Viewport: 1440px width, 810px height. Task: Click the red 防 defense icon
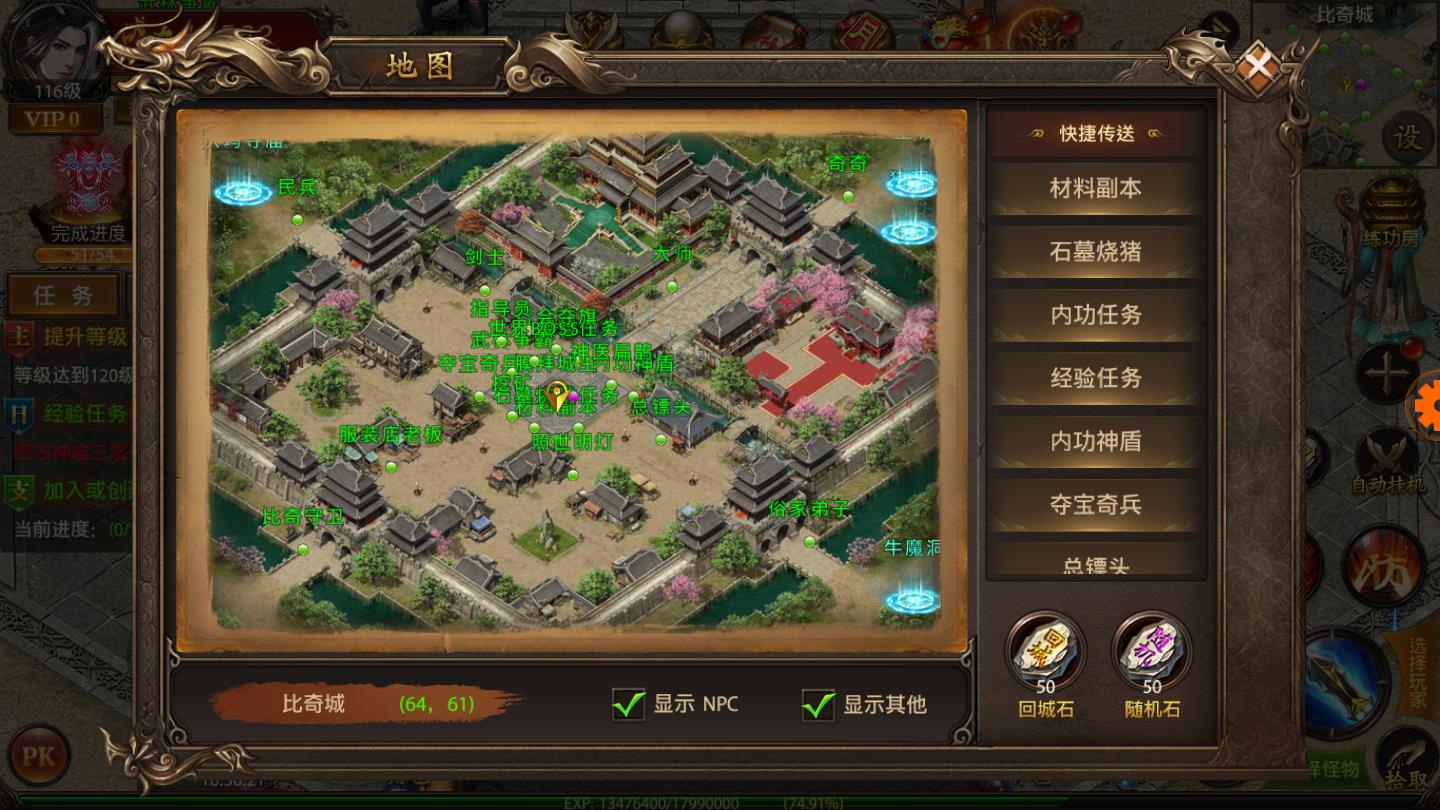[x=1389, y=564]
